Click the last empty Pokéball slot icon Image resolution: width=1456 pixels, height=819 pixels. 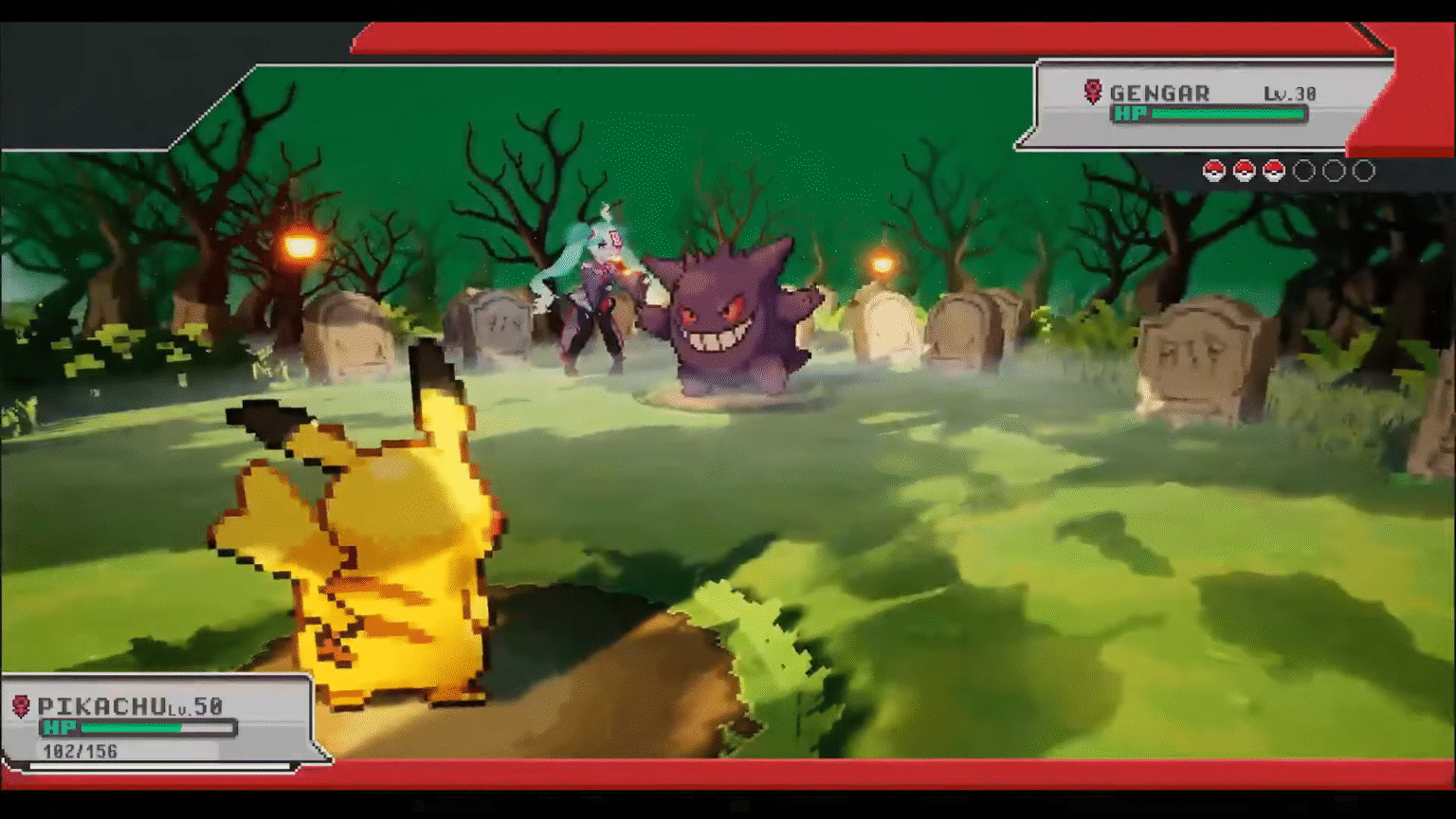[x=1365, y=171]
